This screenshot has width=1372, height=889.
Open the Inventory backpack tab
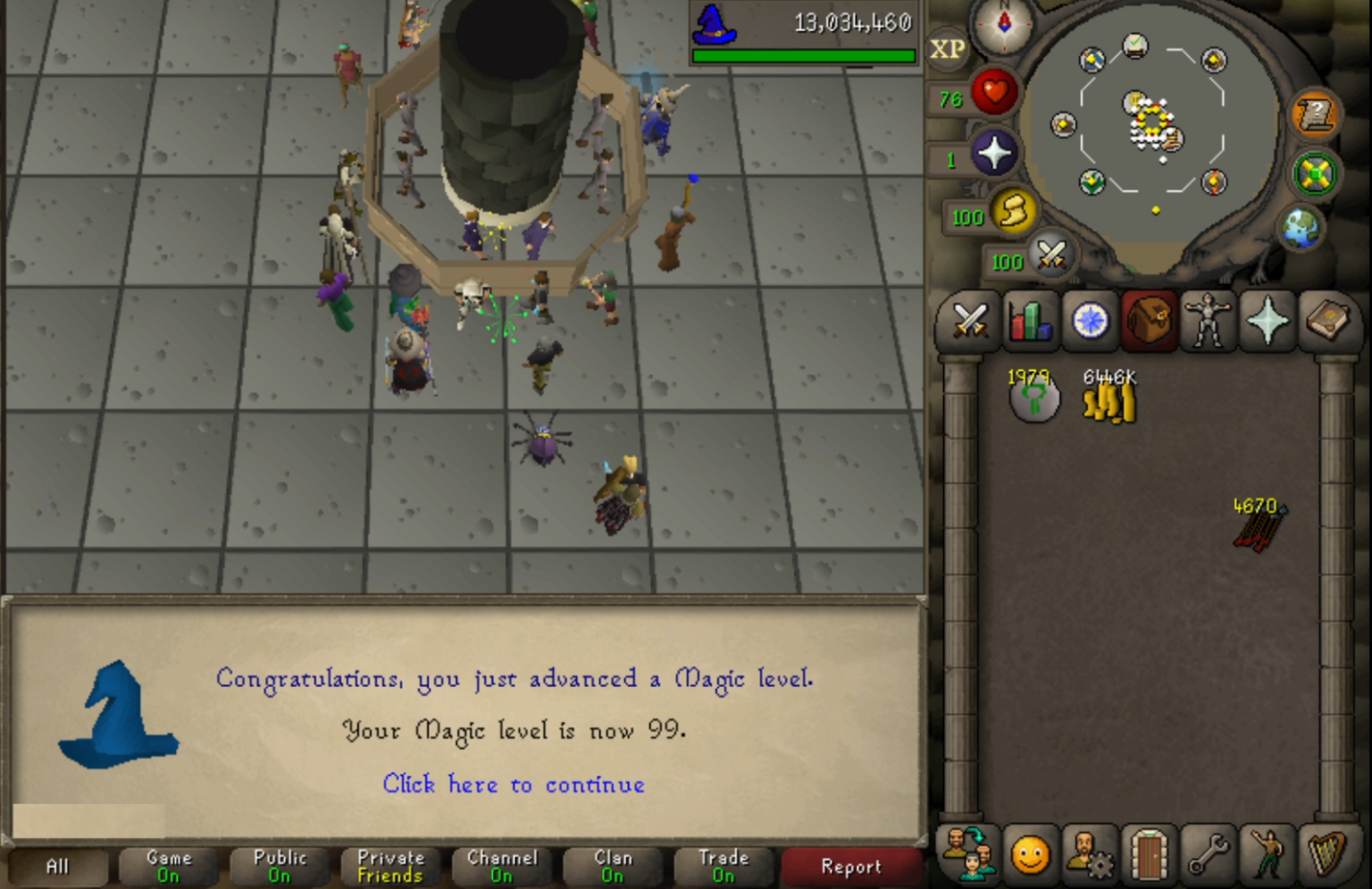[1148, 322]
